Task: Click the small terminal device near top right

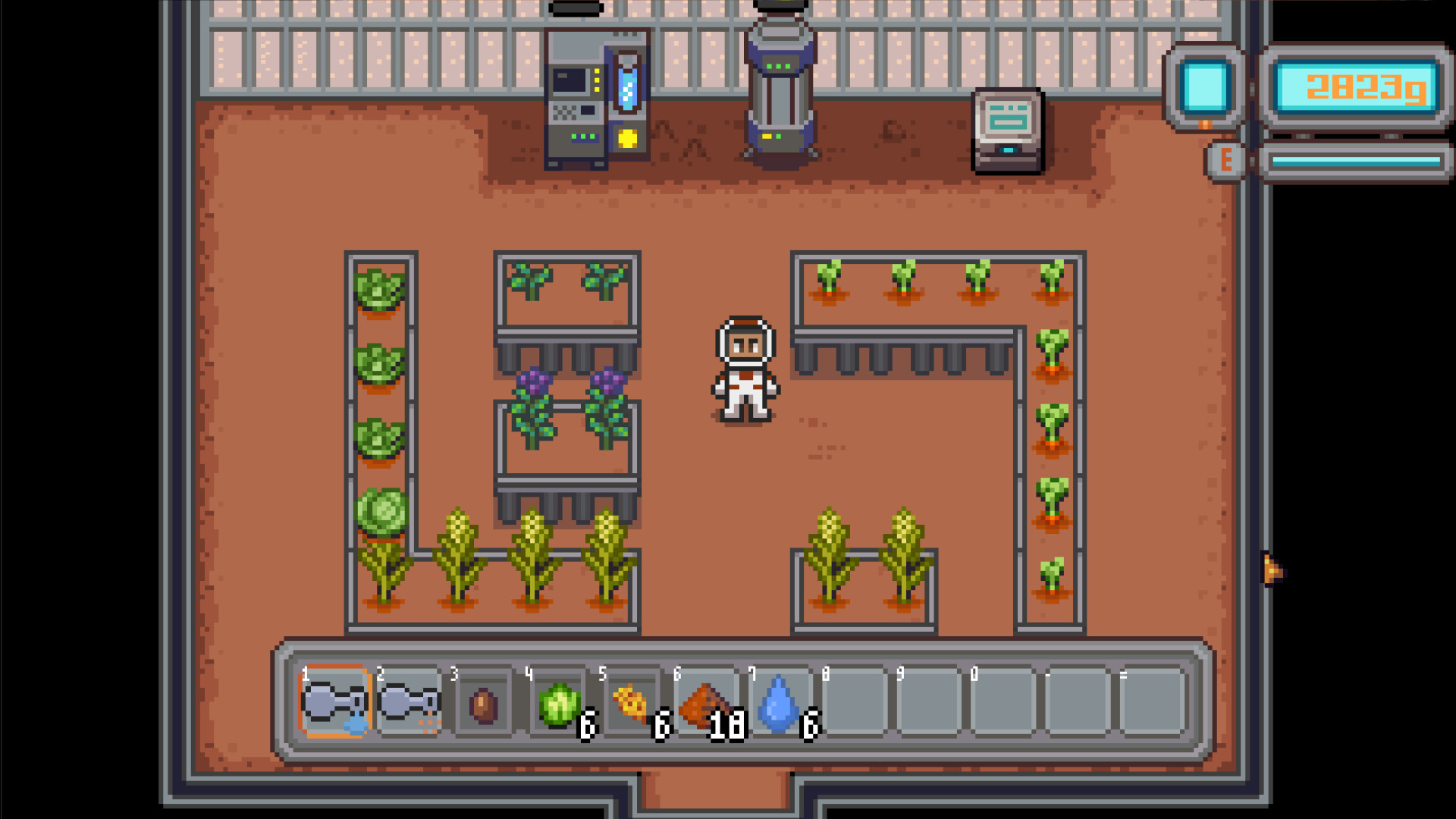Action: click(x=1006, y=129)
